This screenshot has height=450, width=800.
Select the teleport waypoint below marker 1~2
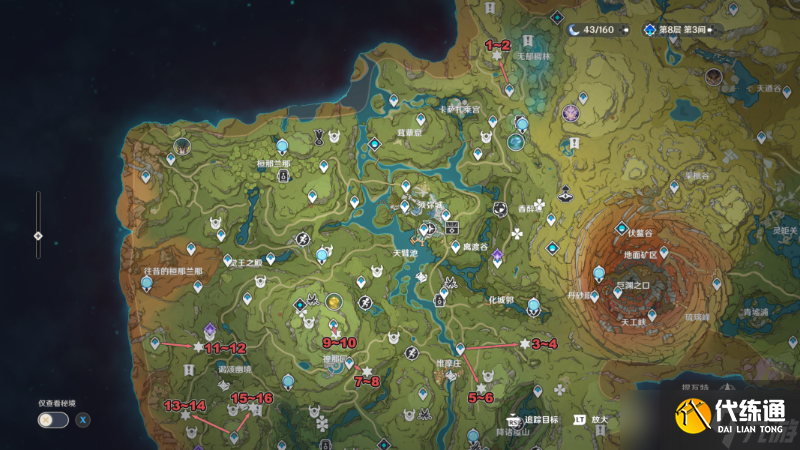[x=509, y=89]
